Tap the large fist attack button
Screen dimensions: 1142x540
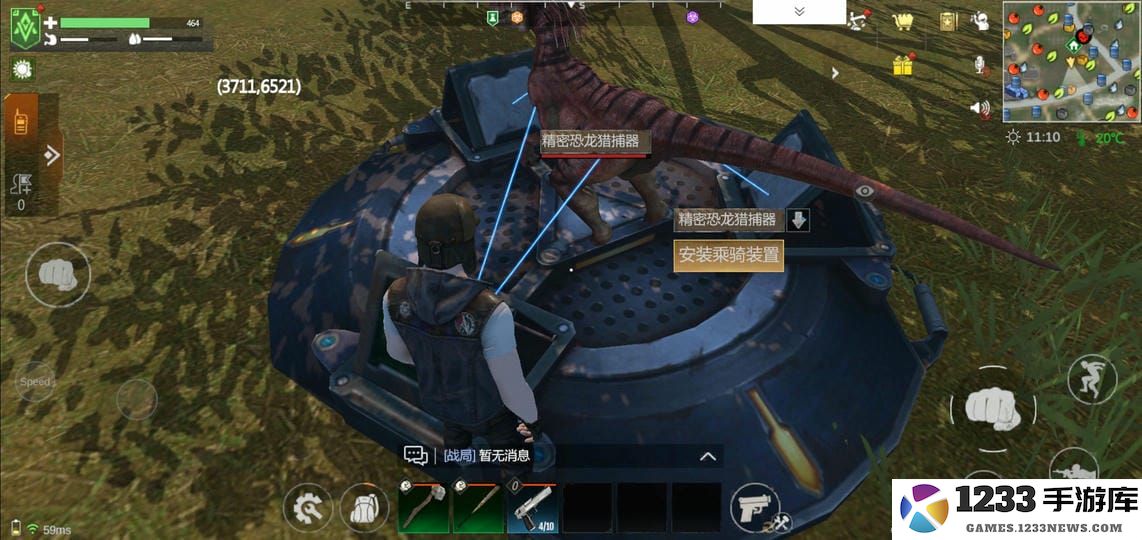click(992, 407)
